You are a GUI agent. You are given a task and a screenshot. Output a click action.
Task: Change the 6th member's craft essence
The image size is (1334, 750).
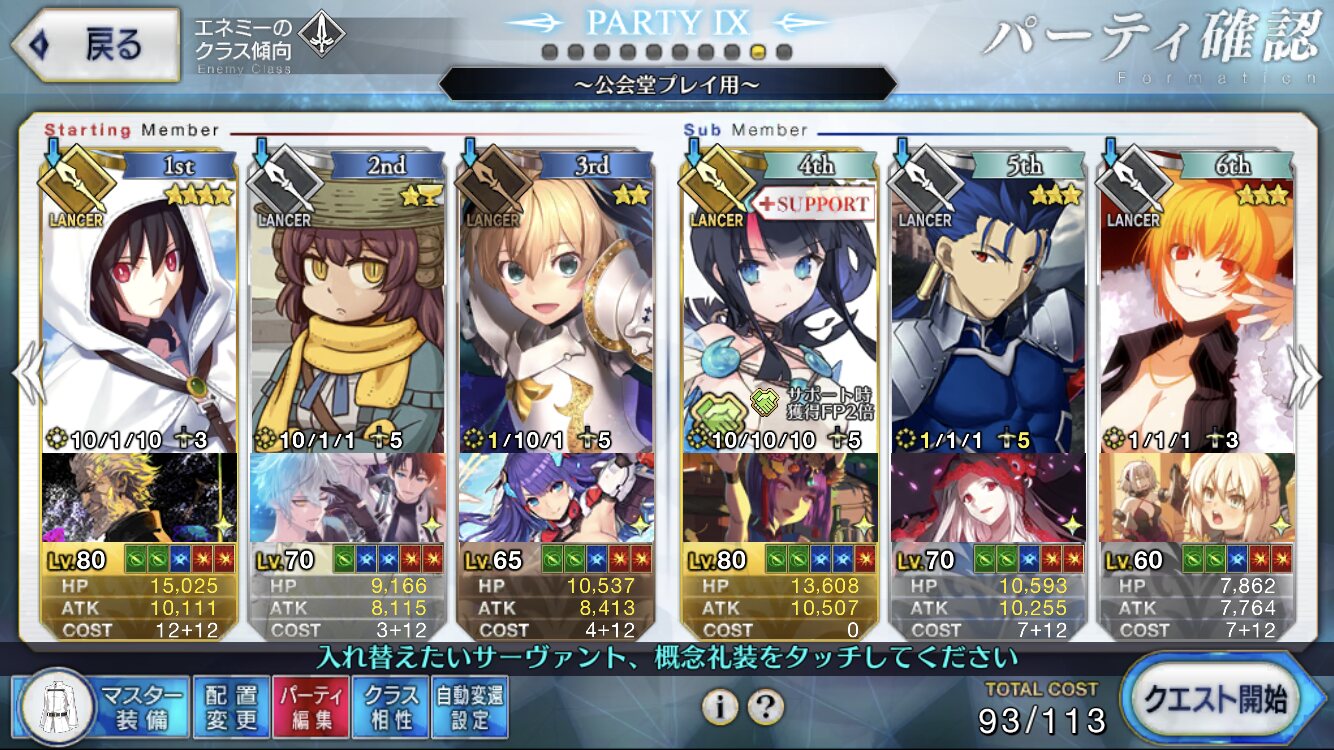pyautogui.click(x=1196, y=497)
